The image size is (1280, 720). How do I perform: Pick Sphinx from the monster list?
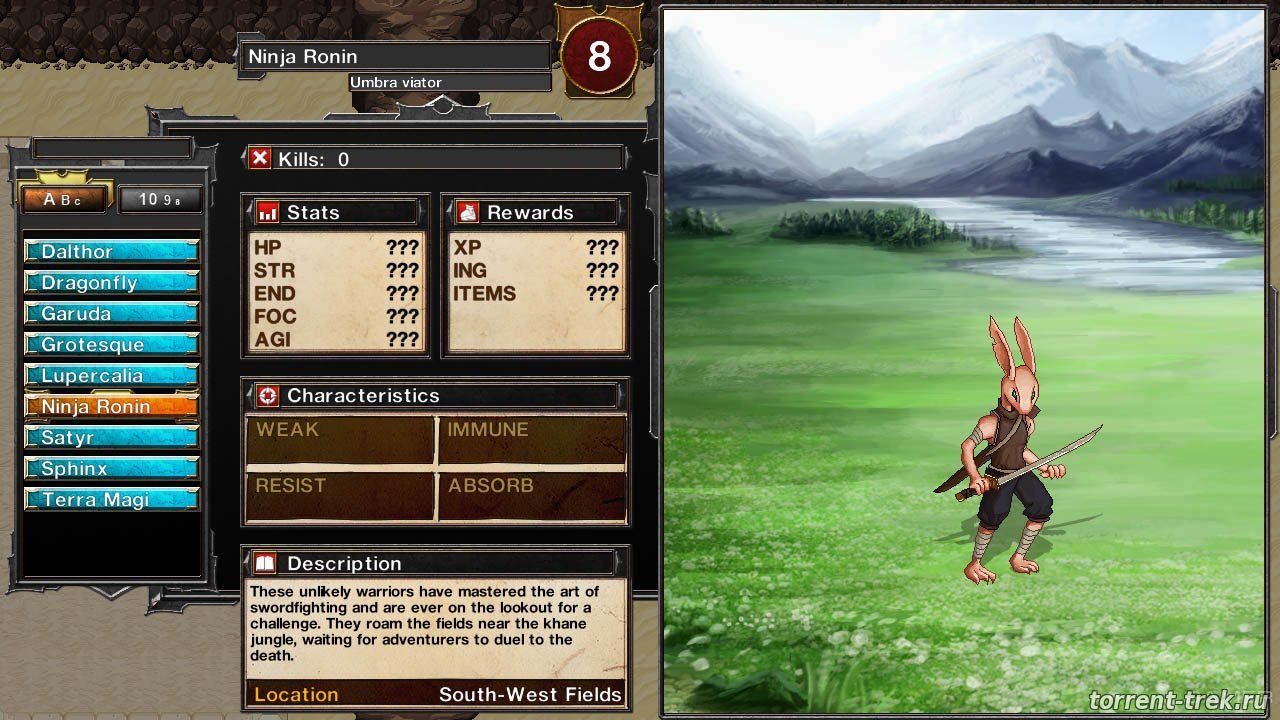pos(111,469)
